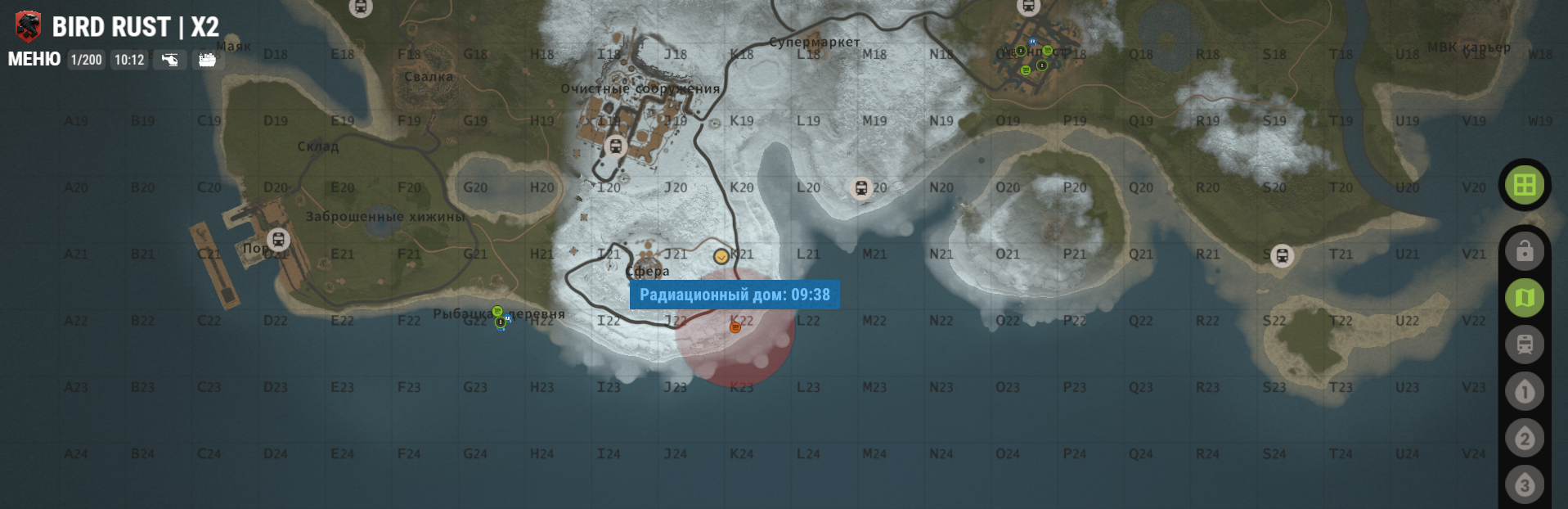Screen dimensions: 1568x509
Task: Click the Радиационный дом event label
Action: (735, 295)
